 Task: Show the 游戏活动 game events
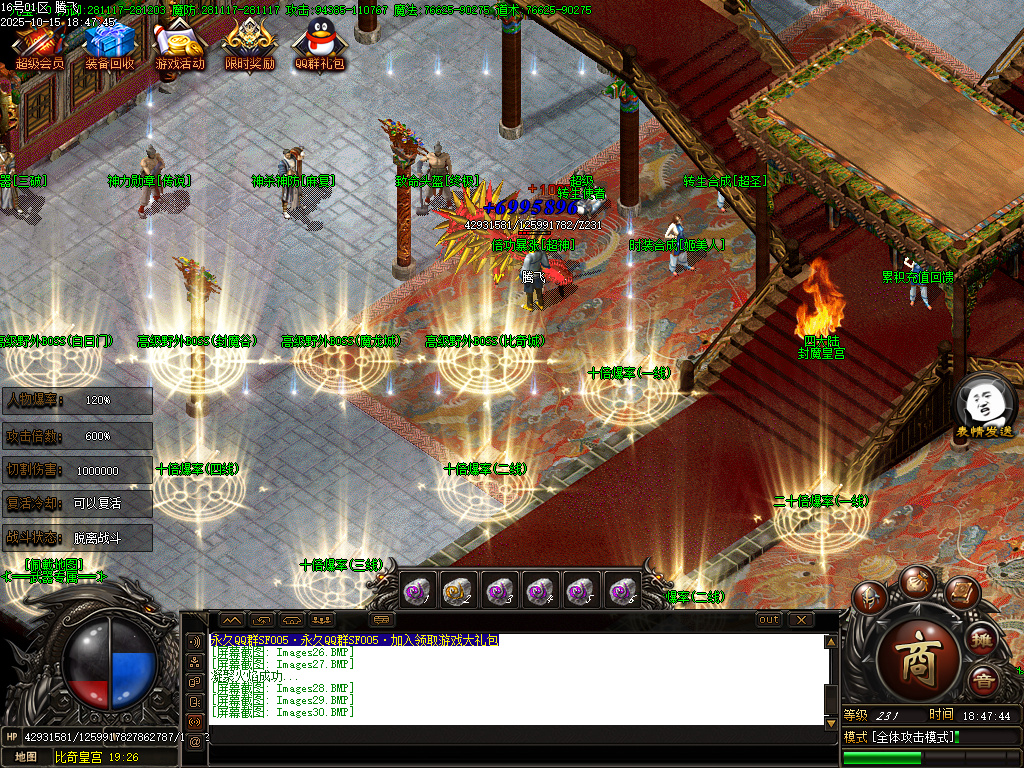[x=180, y=43]
